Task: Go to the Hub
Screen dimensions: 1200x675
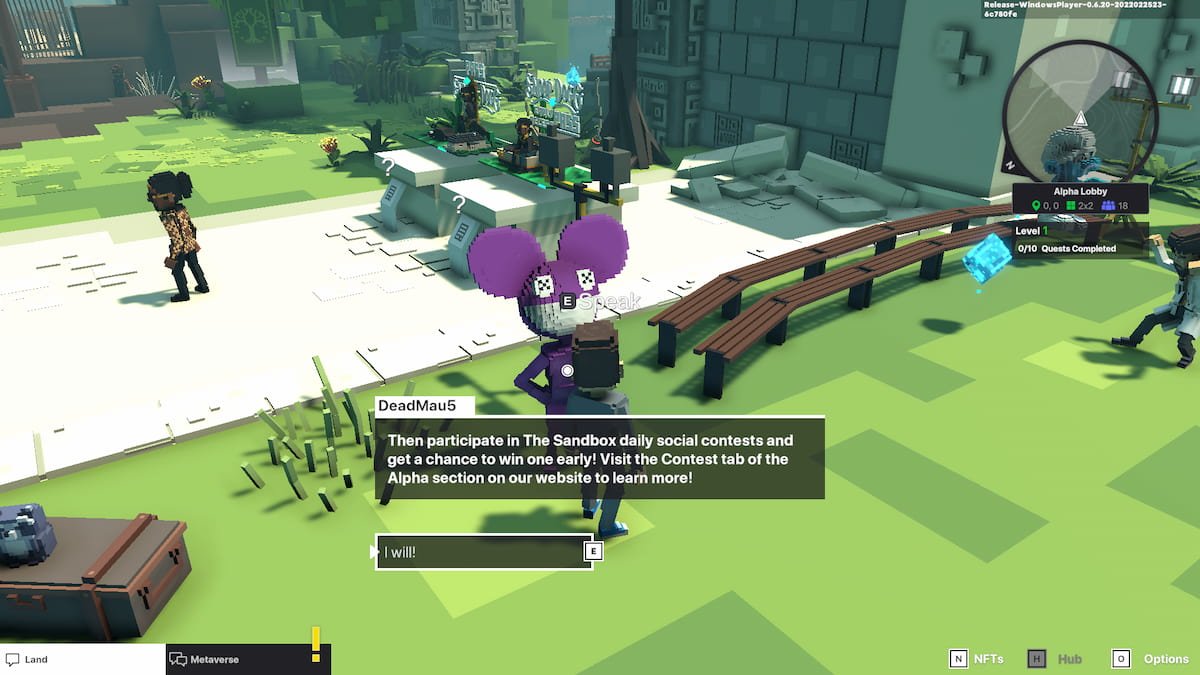Action: [1055, 659]
